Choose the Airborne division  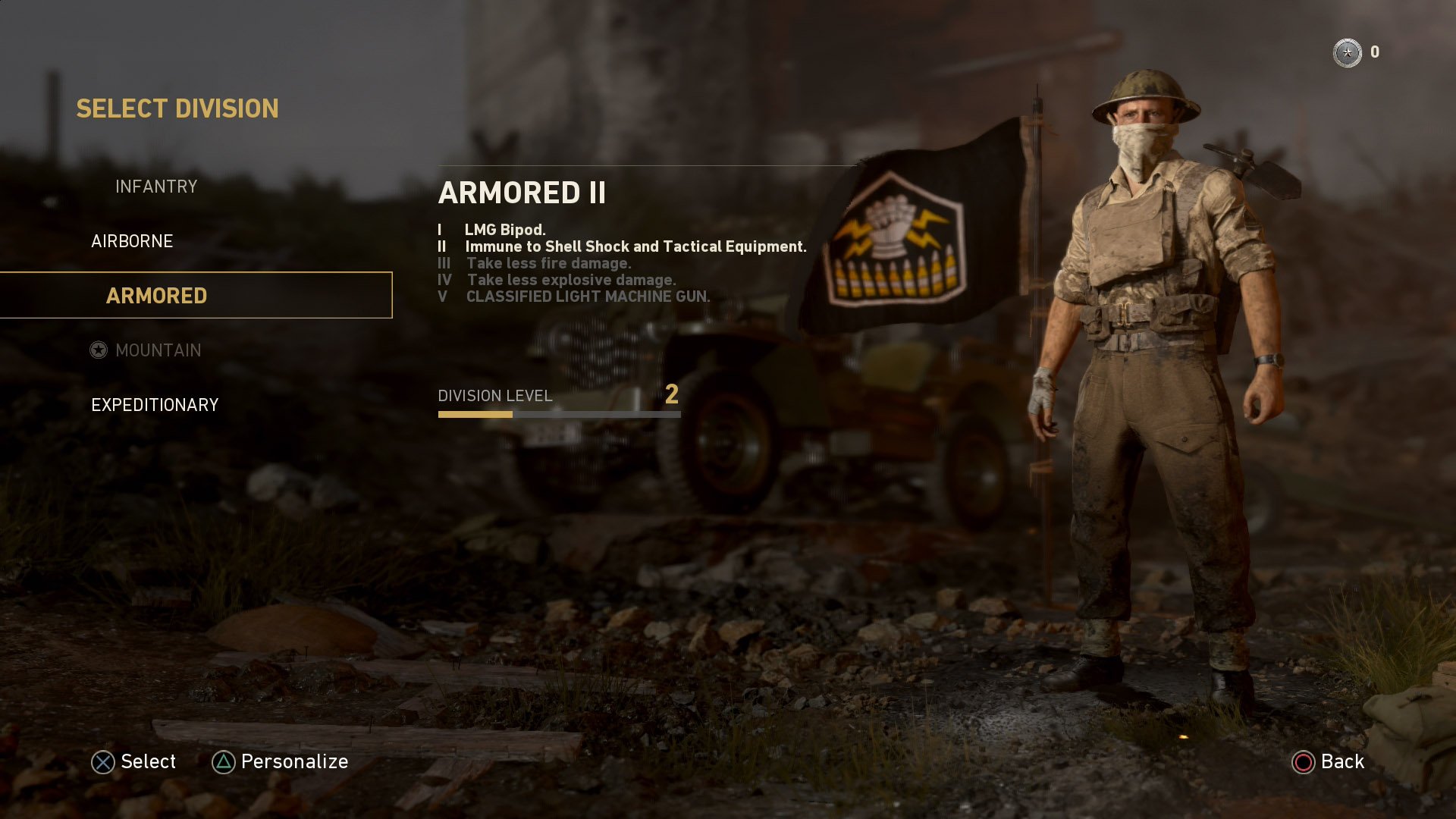pyautogui.click(x=132, y=241)
